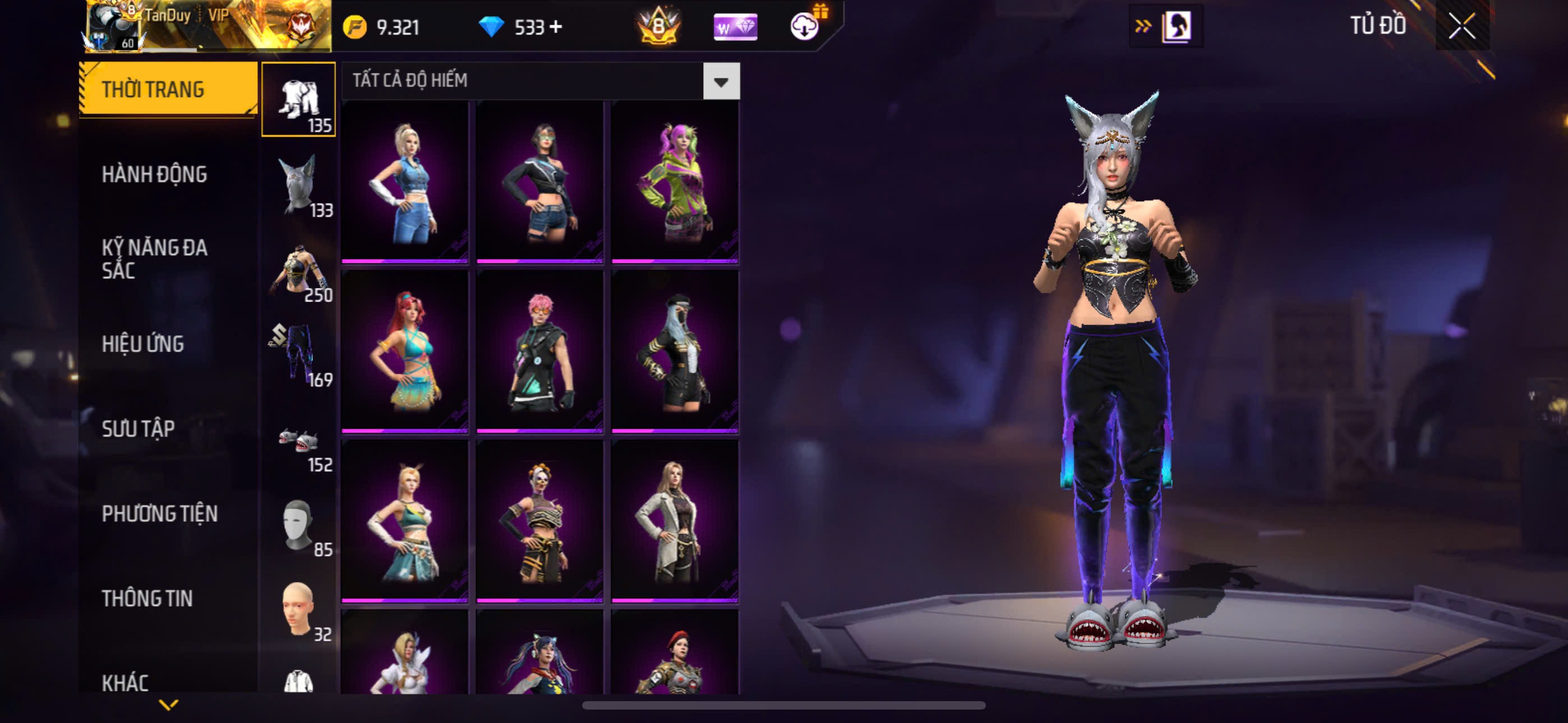Screen dimensions: 1568x723
Task: Open the Hiệu Ứng category
Action: coord(142,344)
